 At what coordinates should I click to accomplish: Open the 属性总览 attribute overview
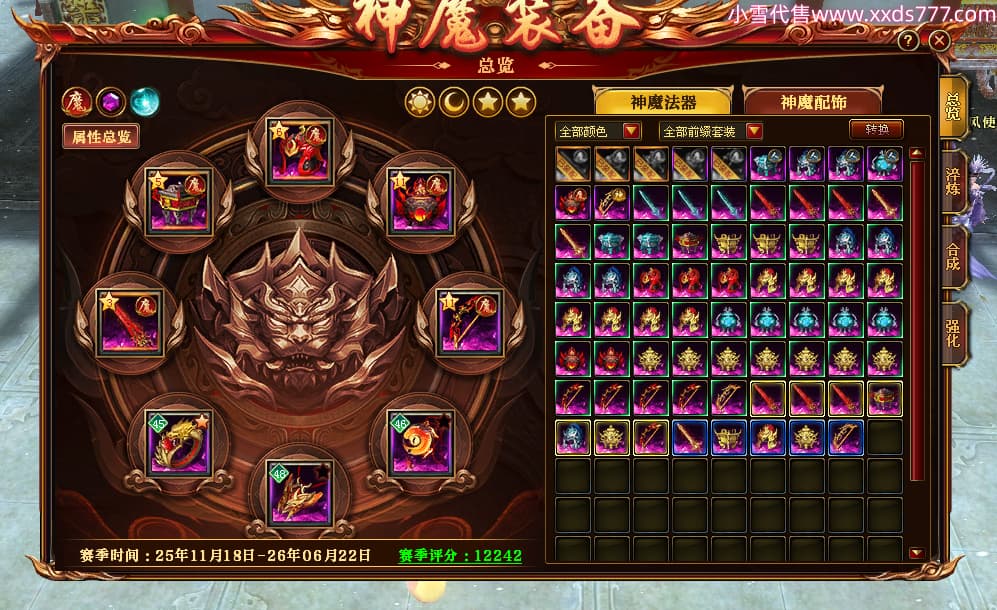coord(101,136)
